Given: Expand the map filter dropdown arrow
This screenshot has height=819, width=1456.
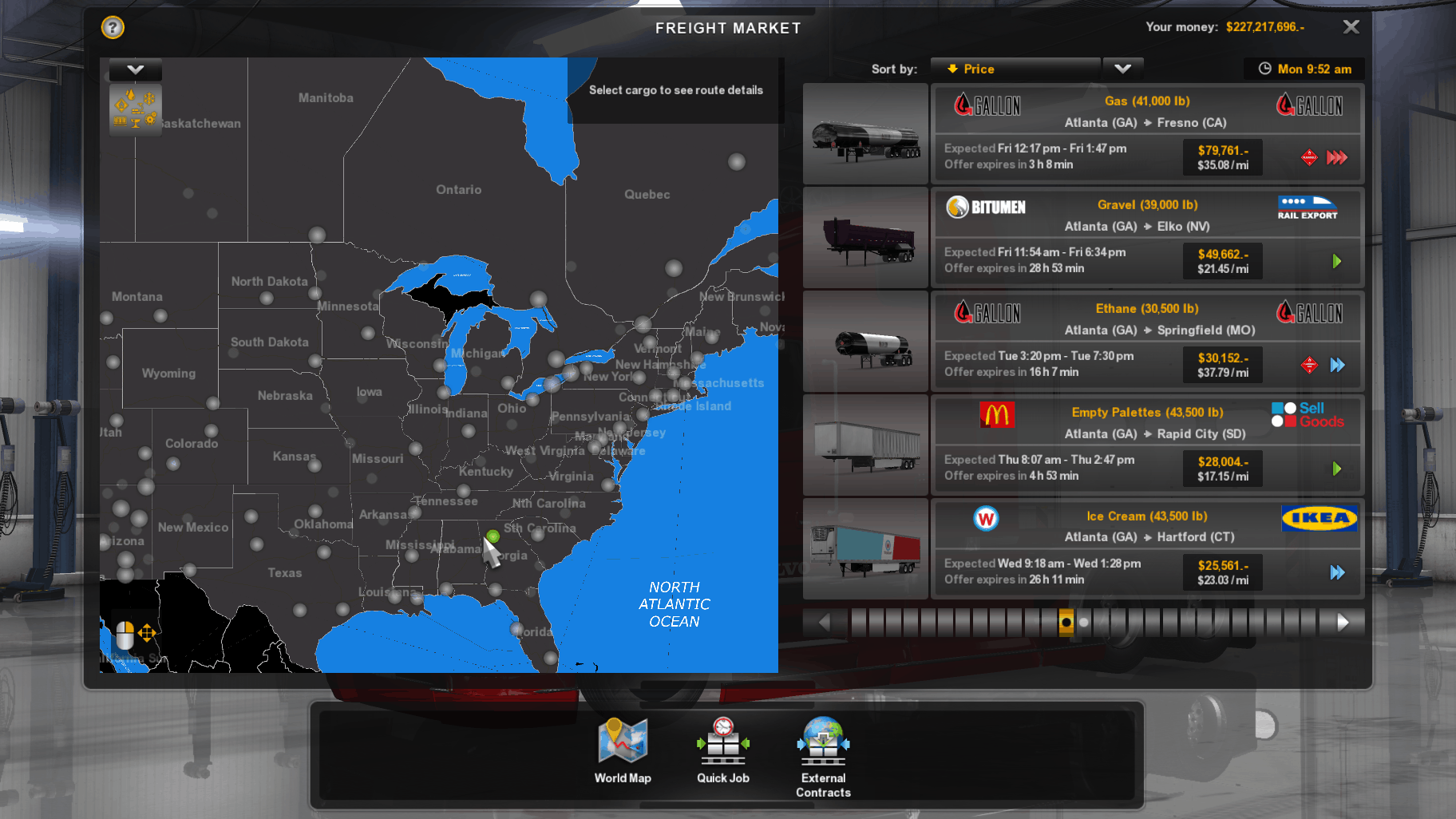Looking at the screenshot, I should [x=136, y=70].
